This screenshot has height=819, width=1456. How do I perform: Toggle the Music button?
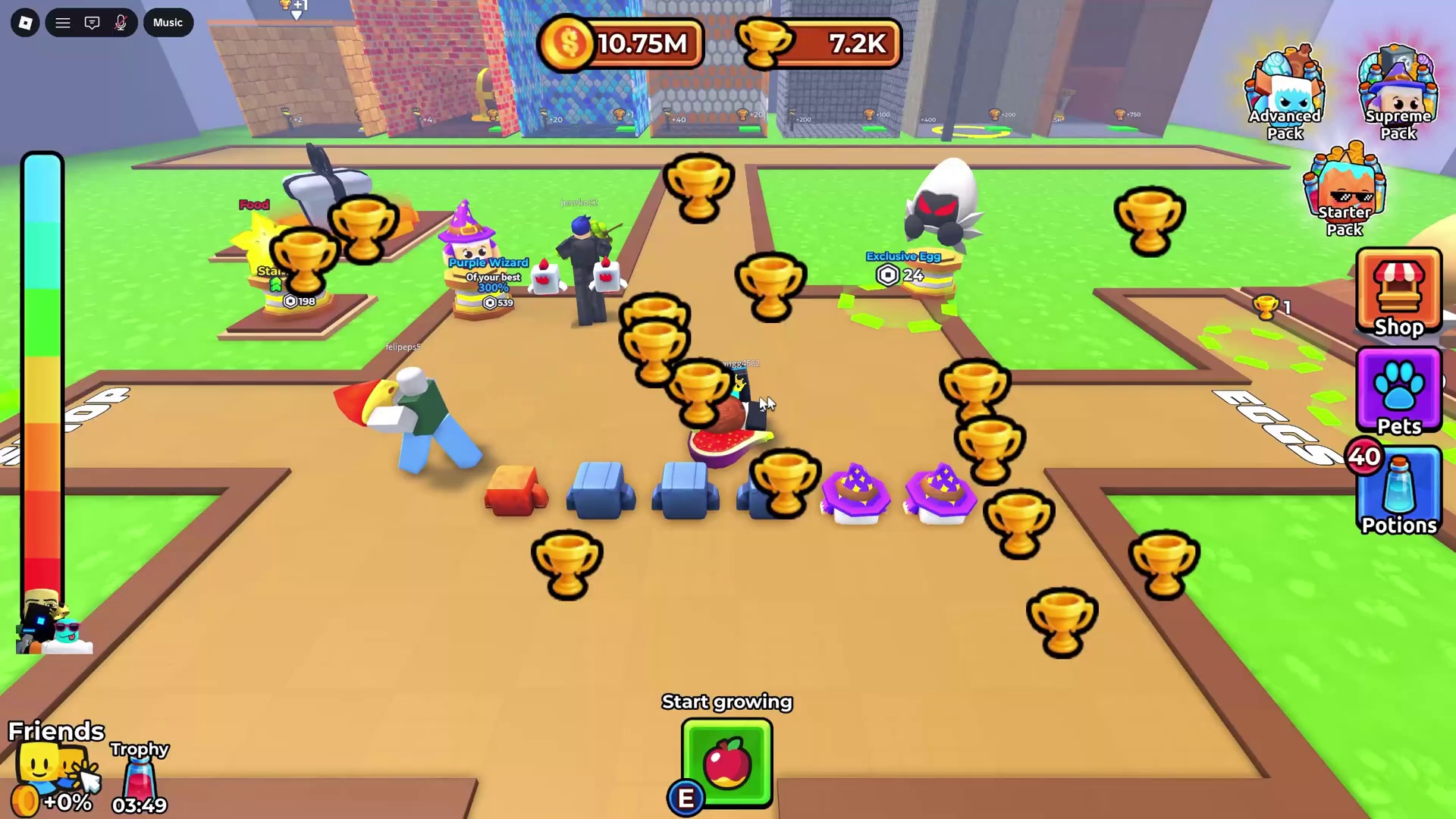[x=168, y=23]
